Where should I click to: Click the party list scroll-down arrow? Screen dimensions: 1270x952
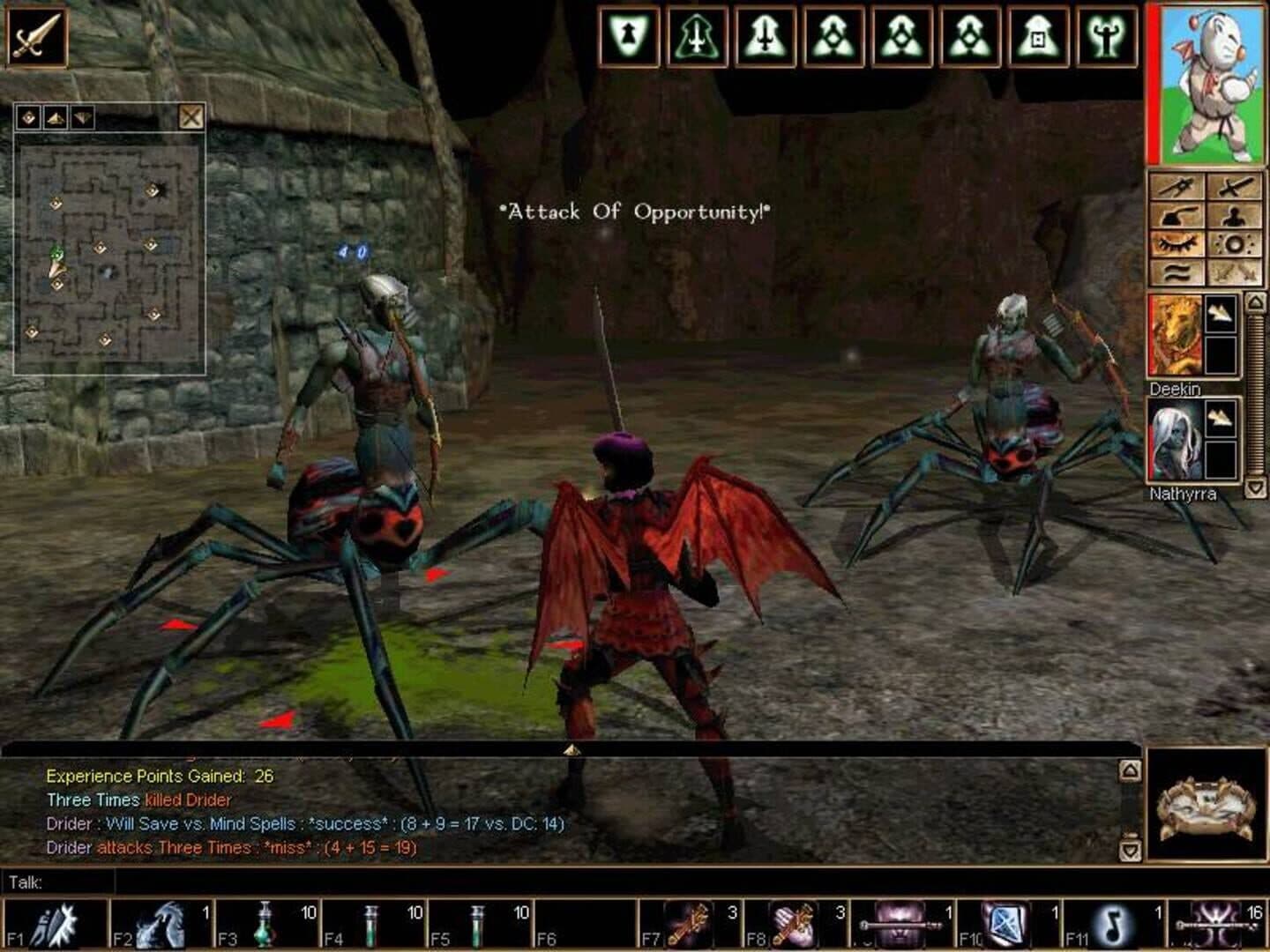tap(1255, 487)
